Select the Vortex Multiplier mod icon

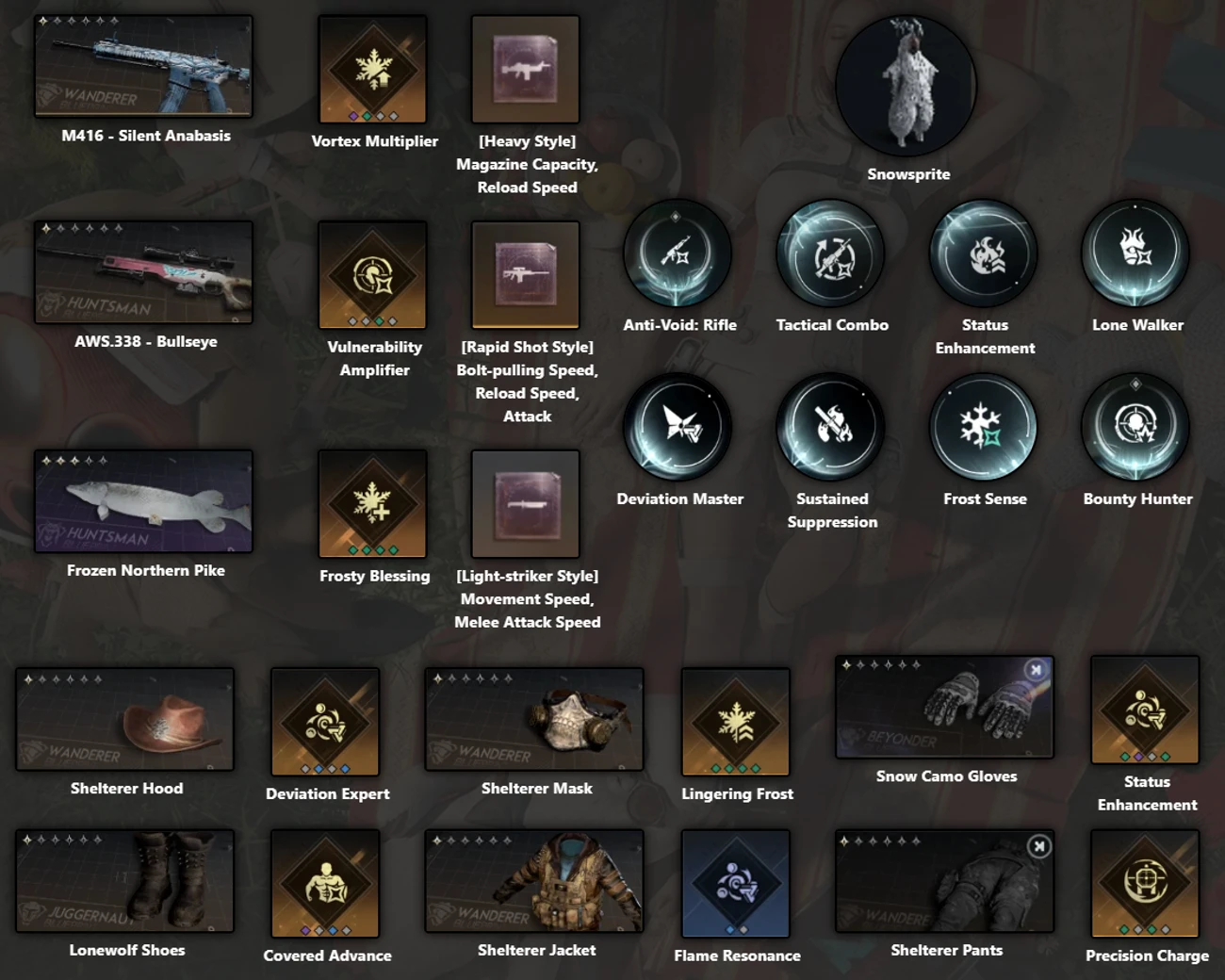point(373,69)
